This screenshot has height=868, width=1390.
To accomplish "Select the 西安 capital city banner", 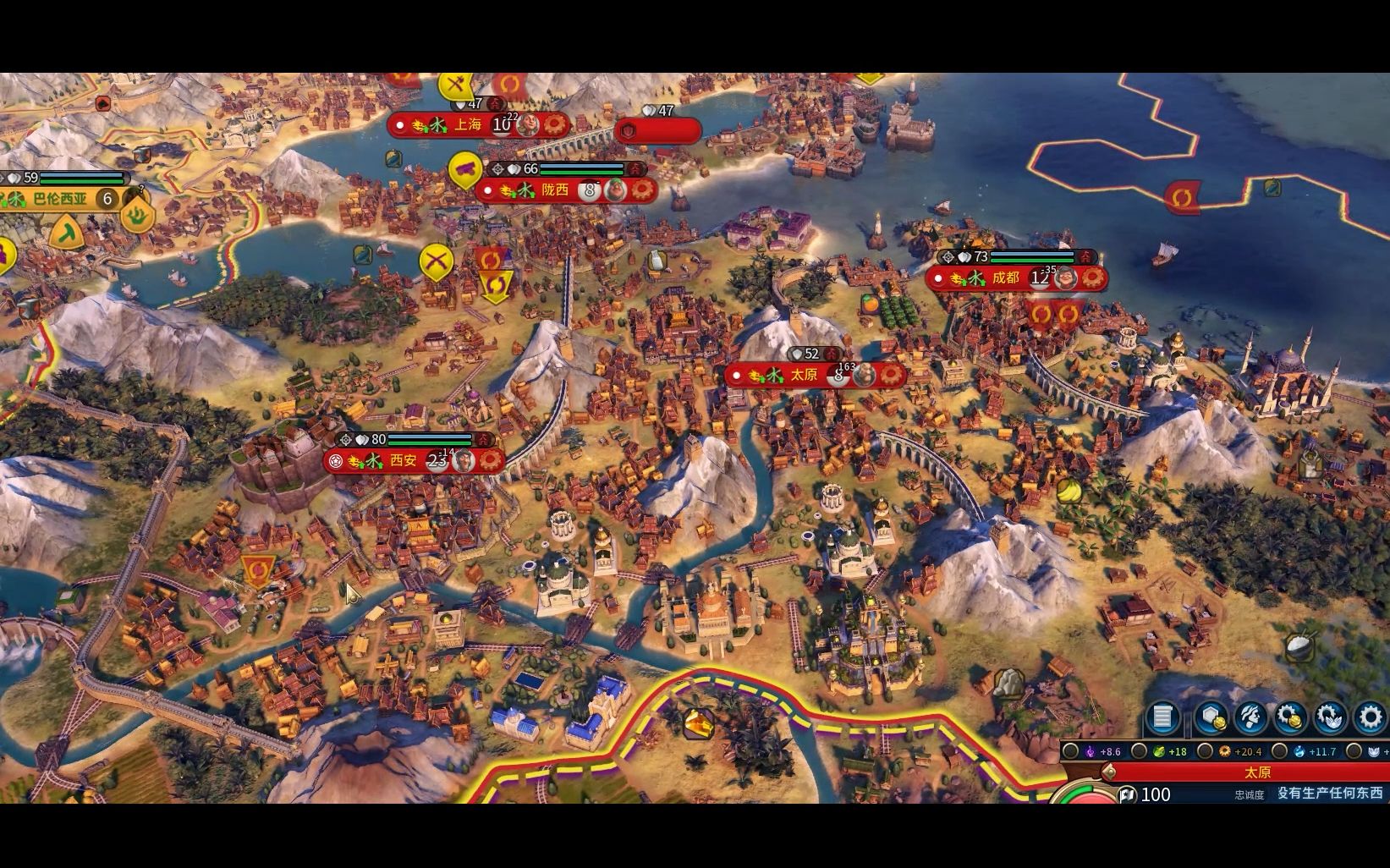I will 404,461.
